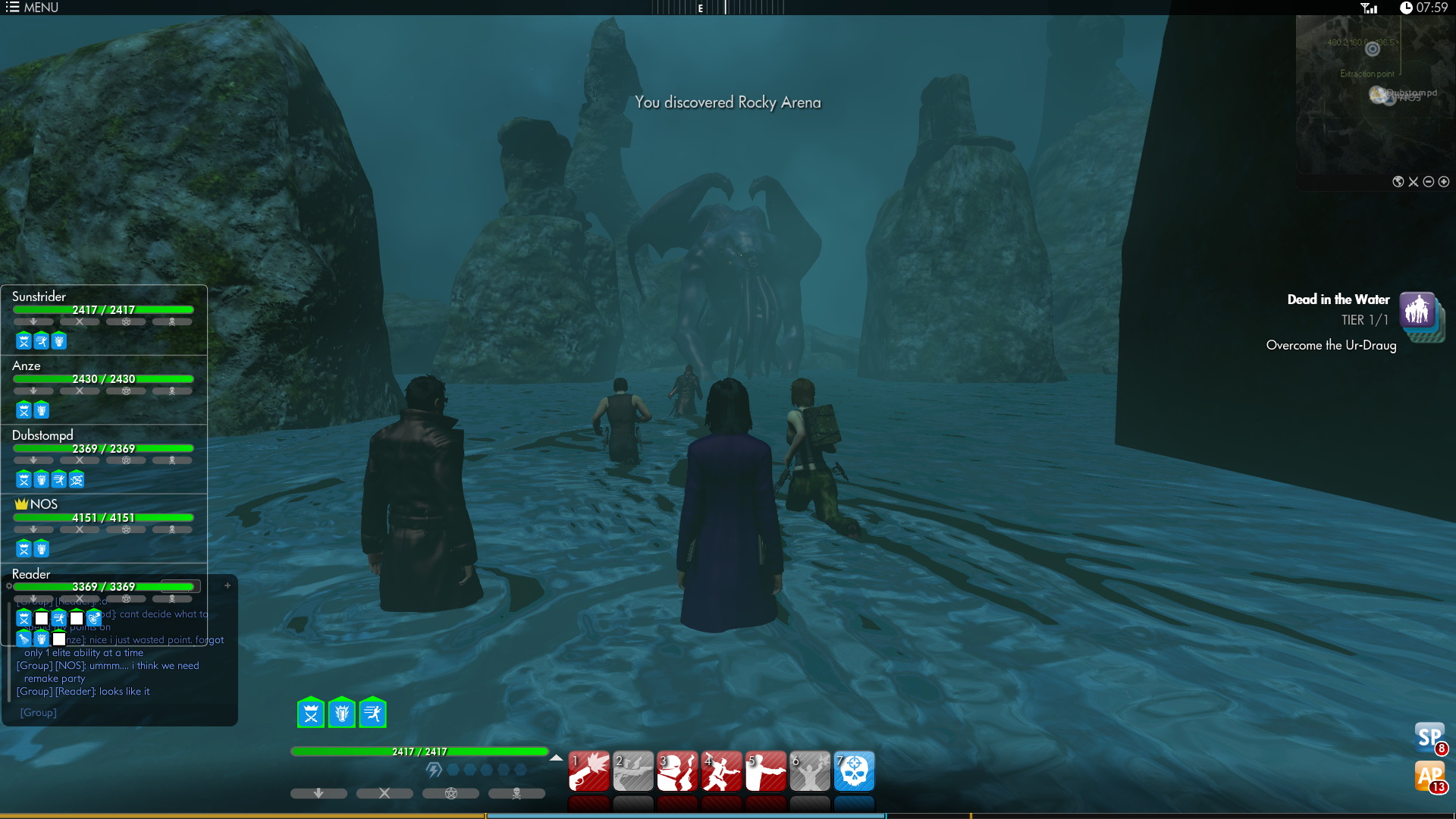Image resolution: width=1456 pixels, height=819 pixels.
Task: Zoom out the minimap with minus button
Action: point(1429,182)
